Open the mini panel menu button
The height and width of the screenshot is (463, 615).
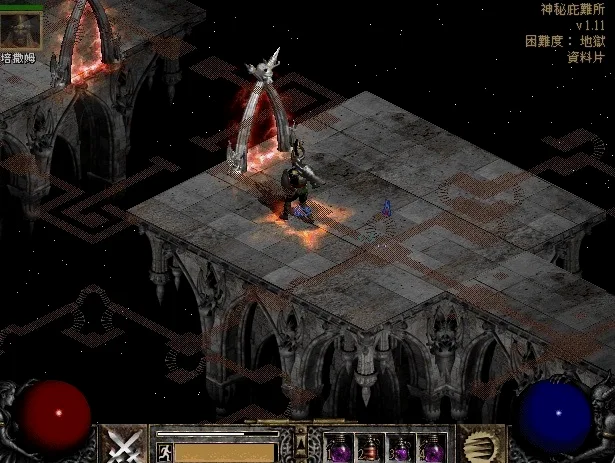[300, 441]
